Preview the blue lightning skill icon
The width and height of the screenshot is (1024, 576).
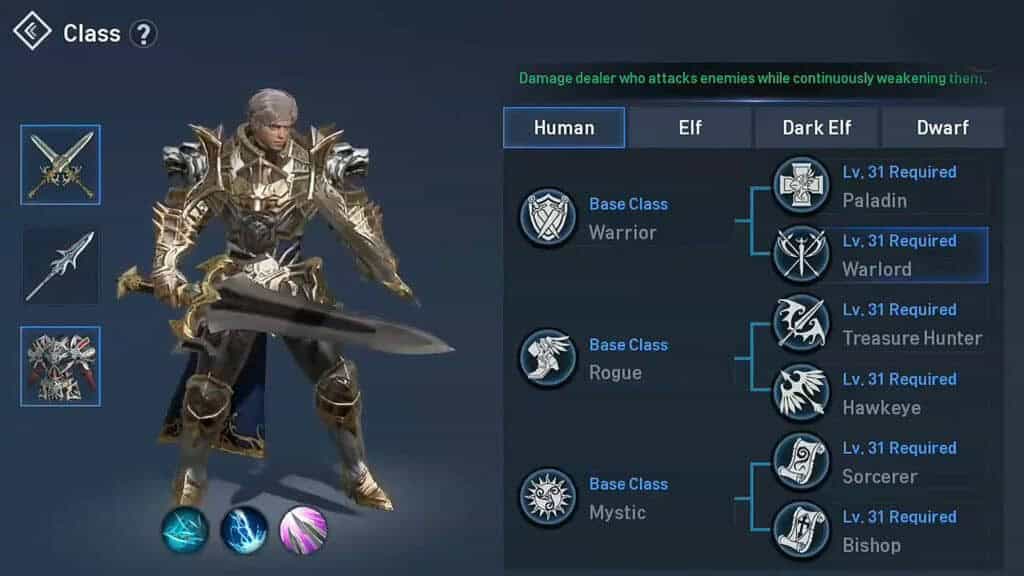pos(244,530)
